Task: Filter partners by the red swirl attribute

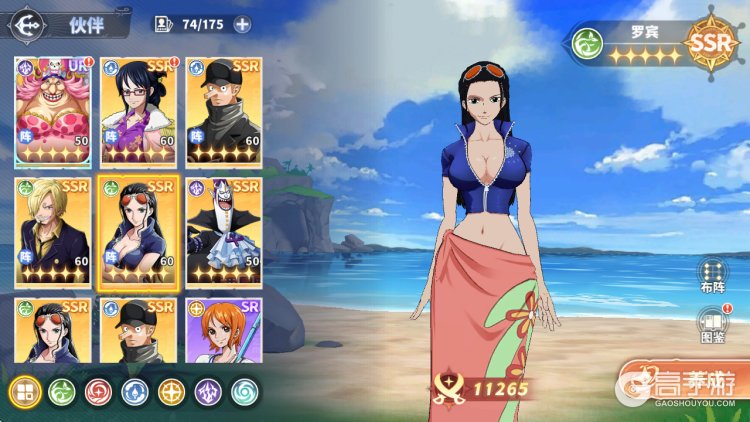Action: coord(98,392)
